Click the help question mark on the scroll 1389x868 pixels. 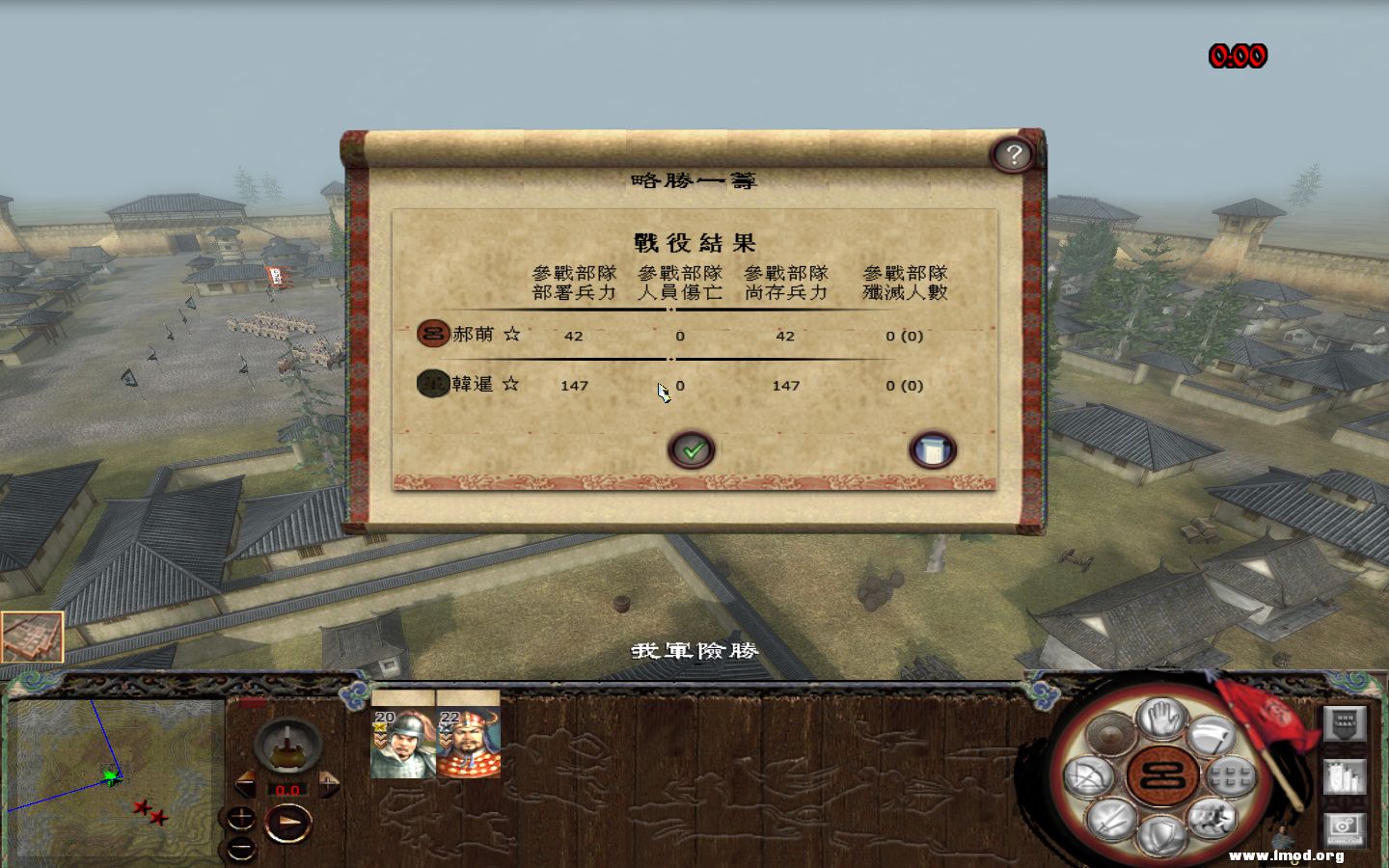click(x=1013, y=152)
